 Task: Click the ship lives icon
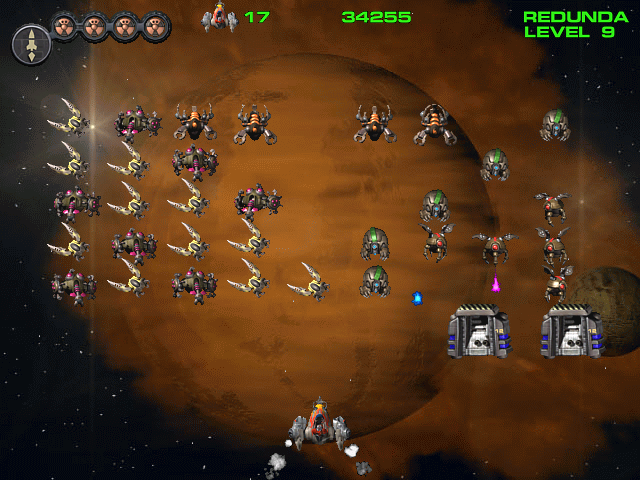click(220, 17)
